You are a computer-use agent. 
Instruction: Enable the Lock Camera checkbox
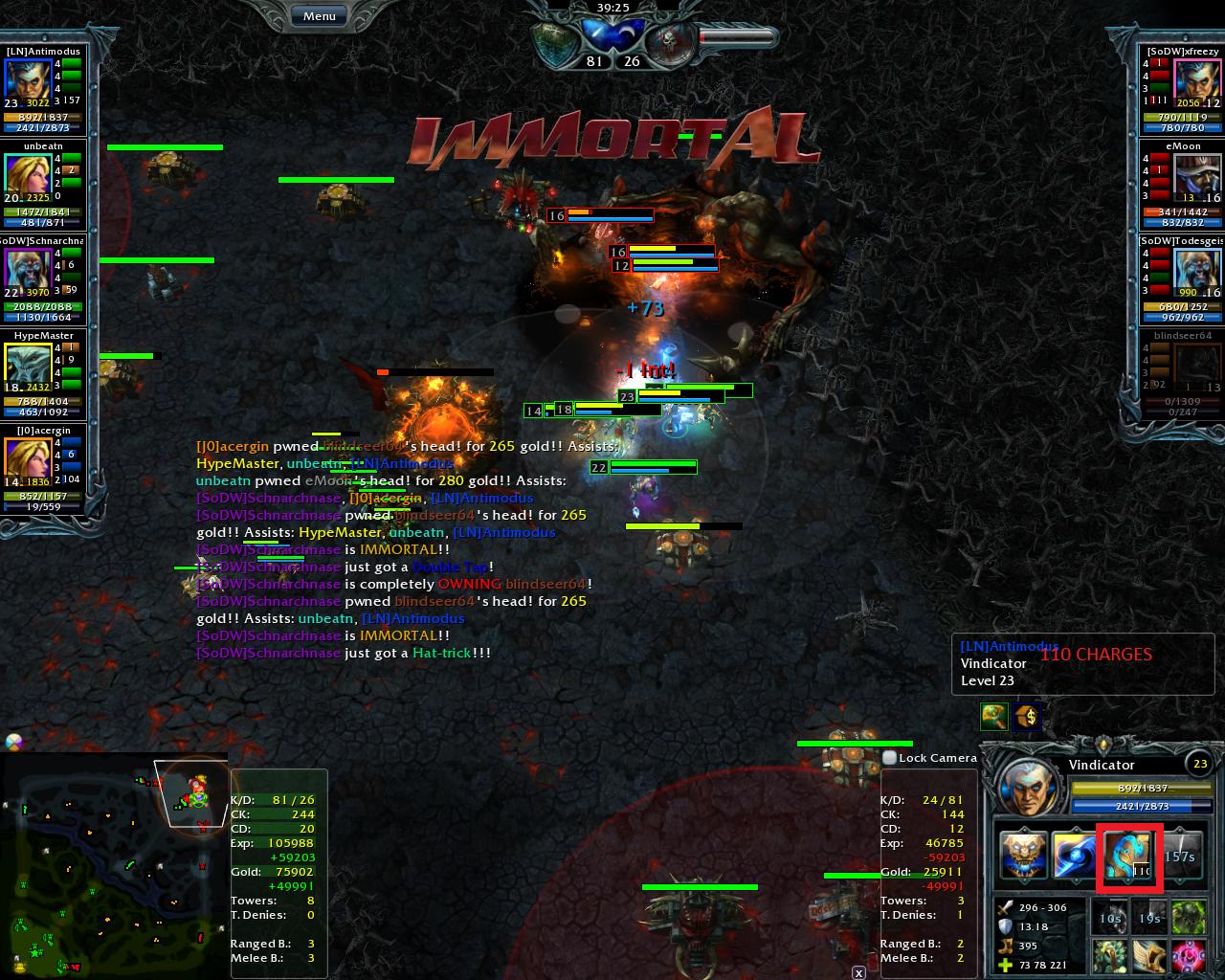click(x=890, y=757)
